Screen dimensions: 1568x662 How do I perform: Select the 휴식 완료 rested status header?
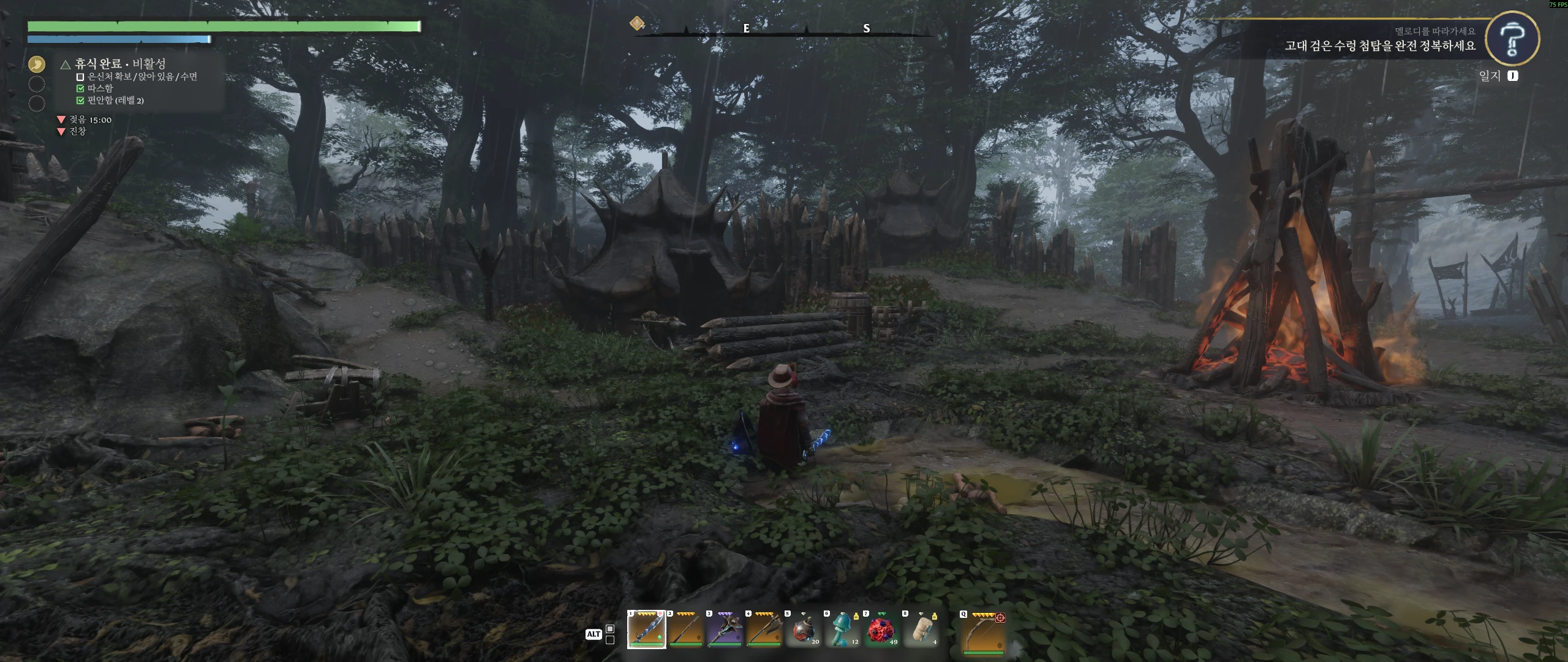pyautogui.click(x=119, y=64)
